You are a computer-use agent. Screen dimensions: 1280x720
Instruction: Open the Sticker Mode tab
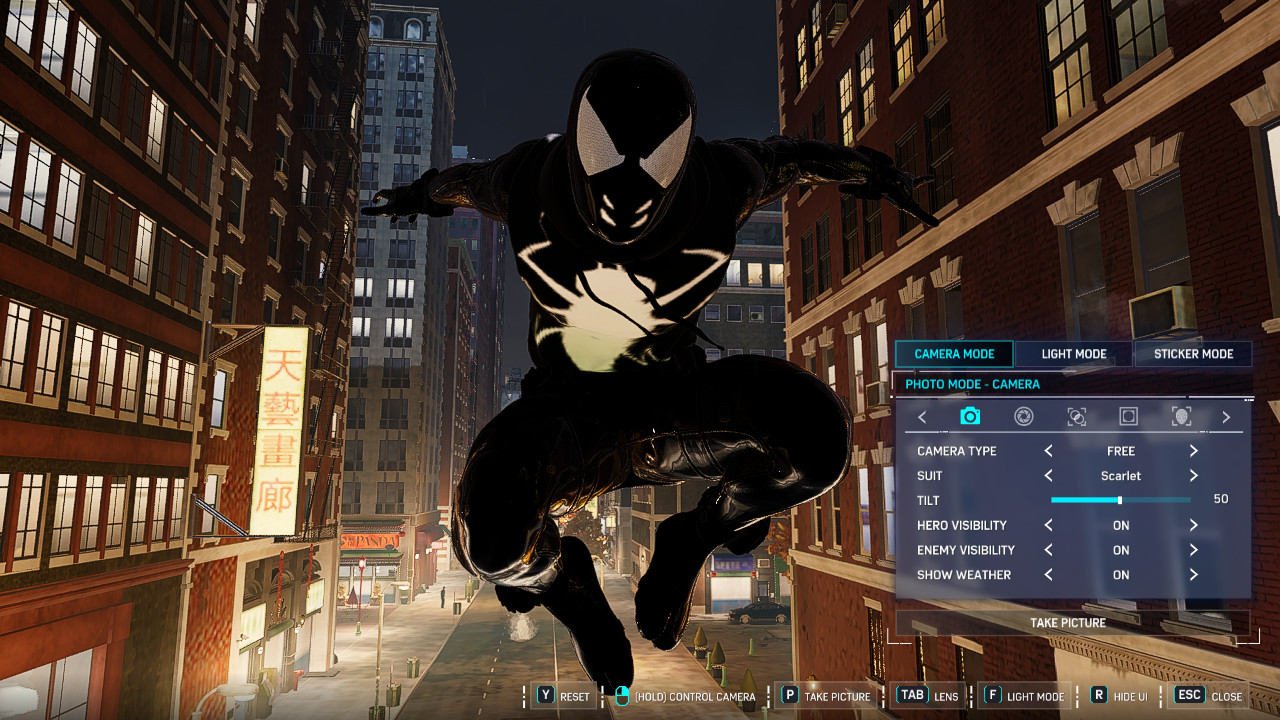(x=1193, y=353)
